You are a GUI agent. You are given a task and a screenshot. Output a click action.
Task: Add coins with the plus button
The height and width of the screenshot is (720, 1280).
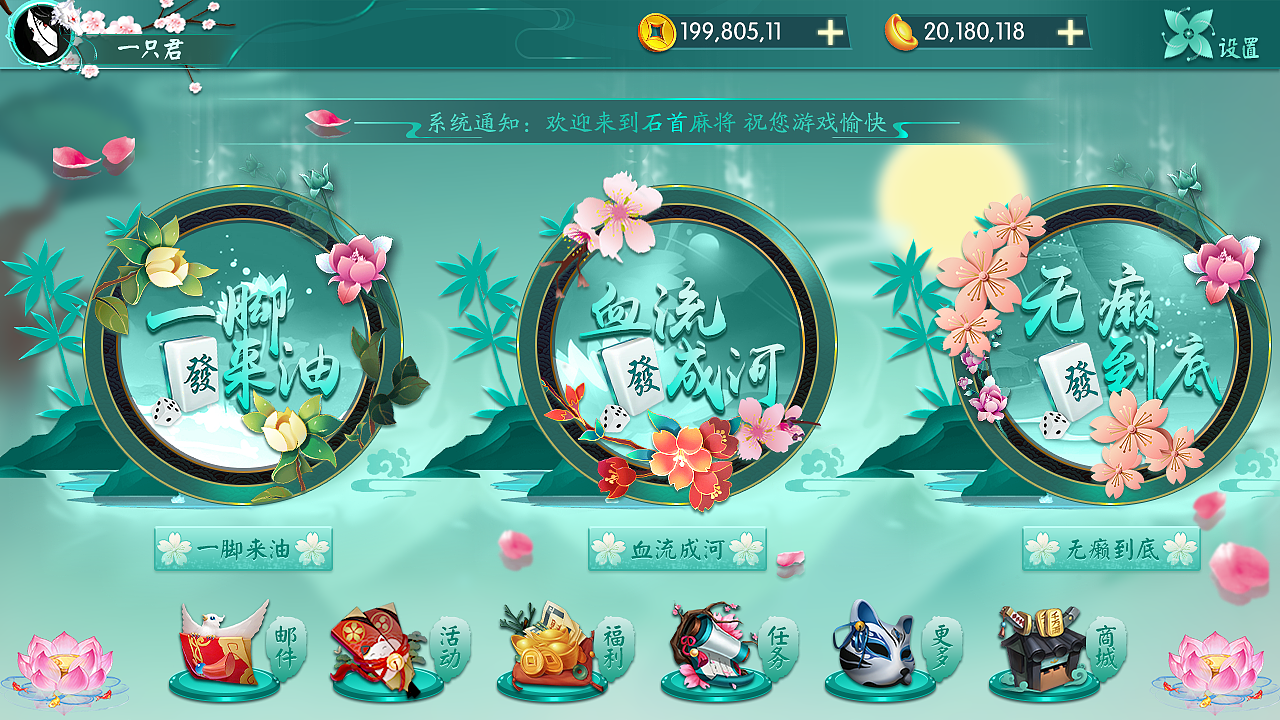828,31
